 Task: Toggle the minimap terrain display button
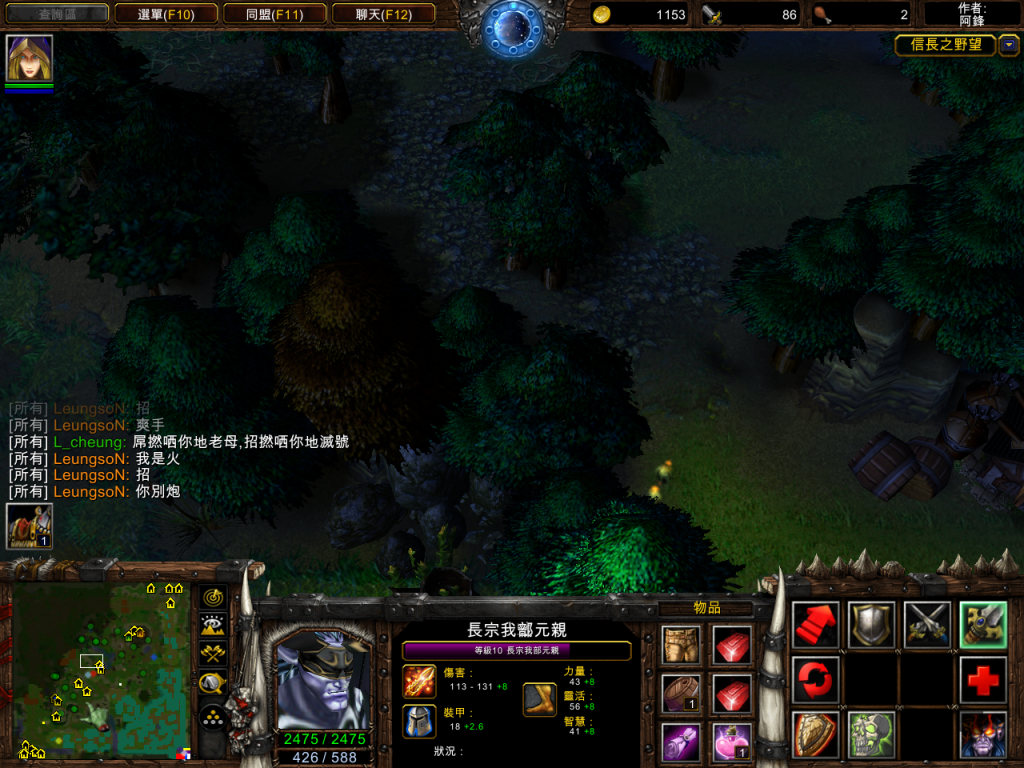(213, 626)
